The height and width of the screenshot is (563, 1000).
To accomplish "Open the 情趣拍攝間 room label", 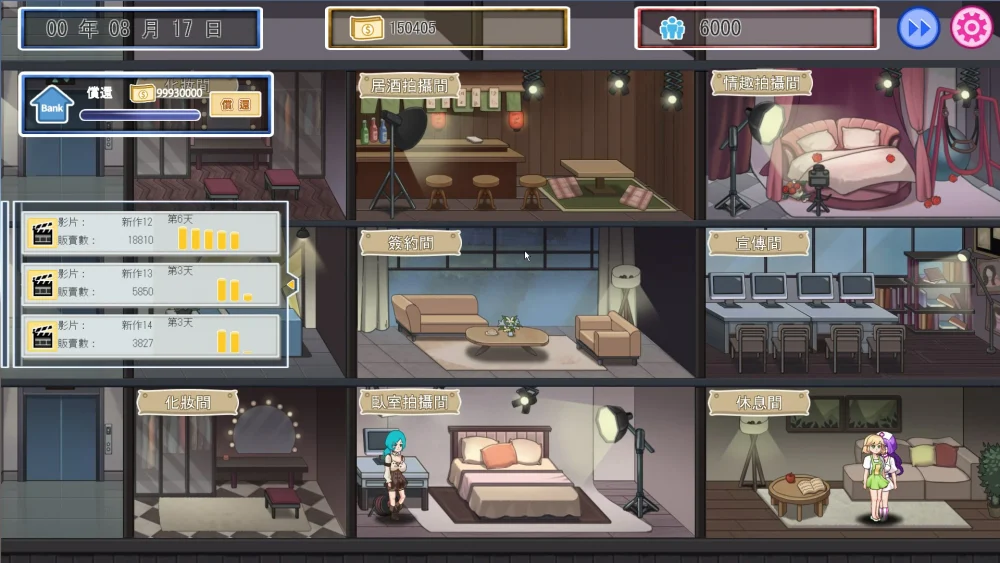I will point(761,83).
